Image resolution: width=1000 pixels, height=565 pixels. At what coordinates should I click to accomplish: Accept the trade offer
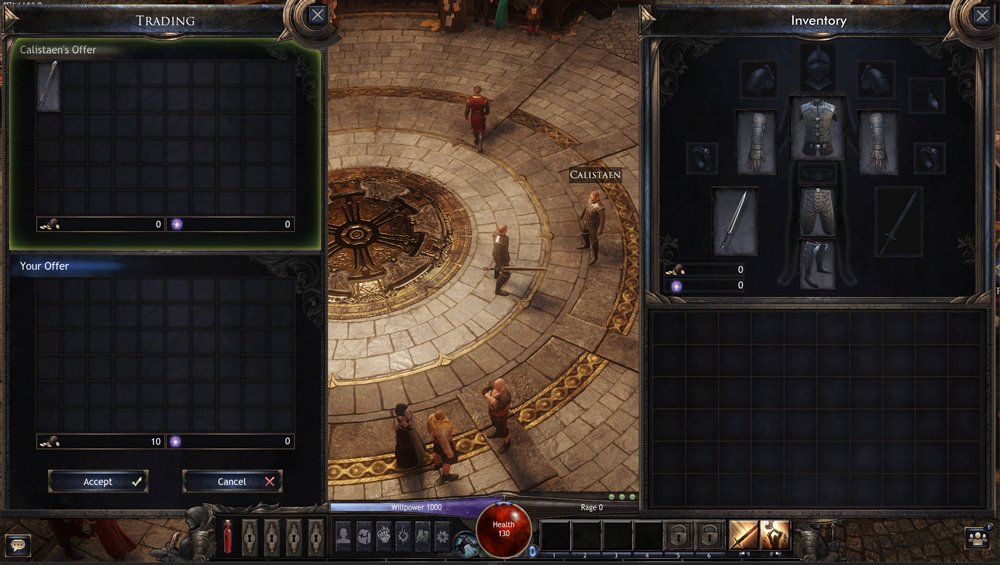(98, 481)
